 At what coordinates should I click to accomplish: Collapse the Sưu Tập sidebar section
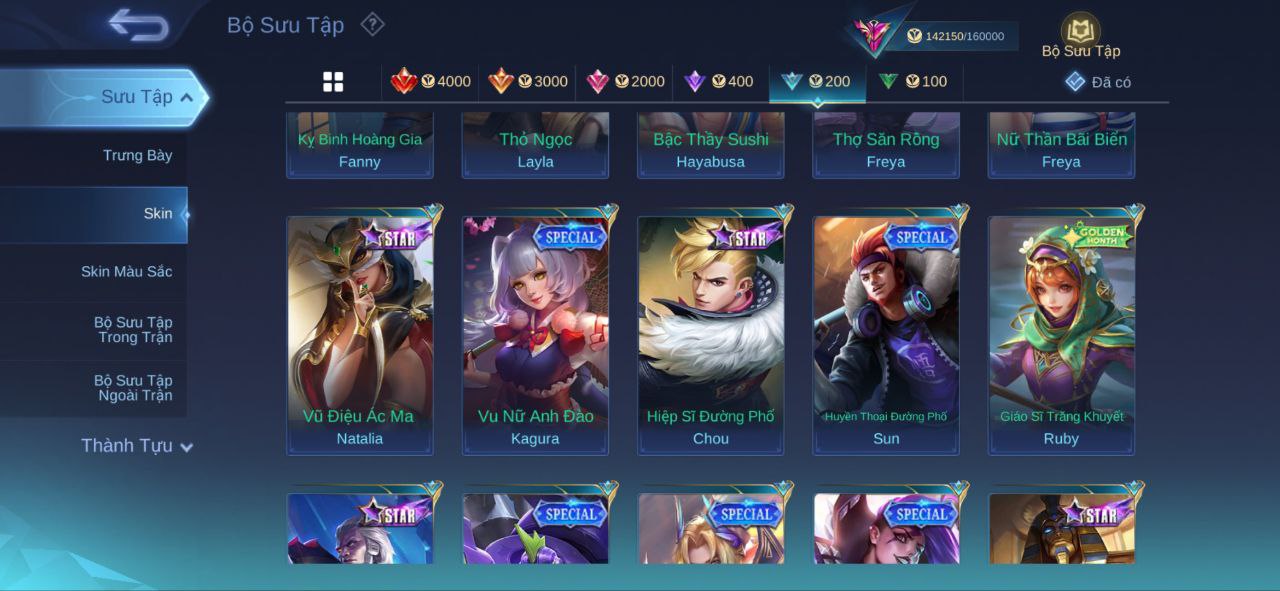tap(187, 97)
